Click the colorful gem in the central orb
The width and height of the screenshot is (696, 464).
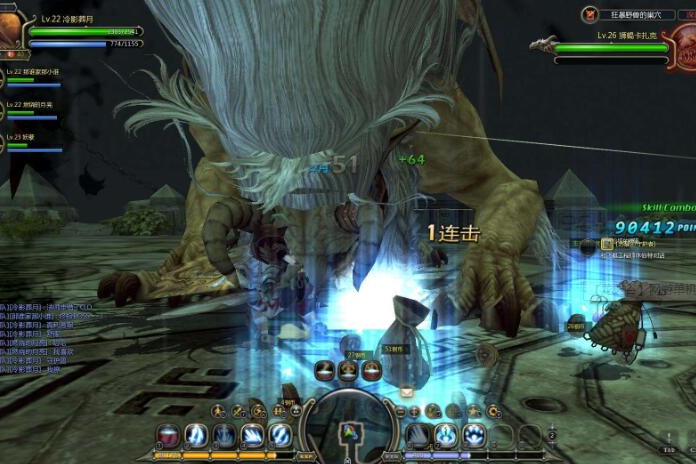(349, 434)
